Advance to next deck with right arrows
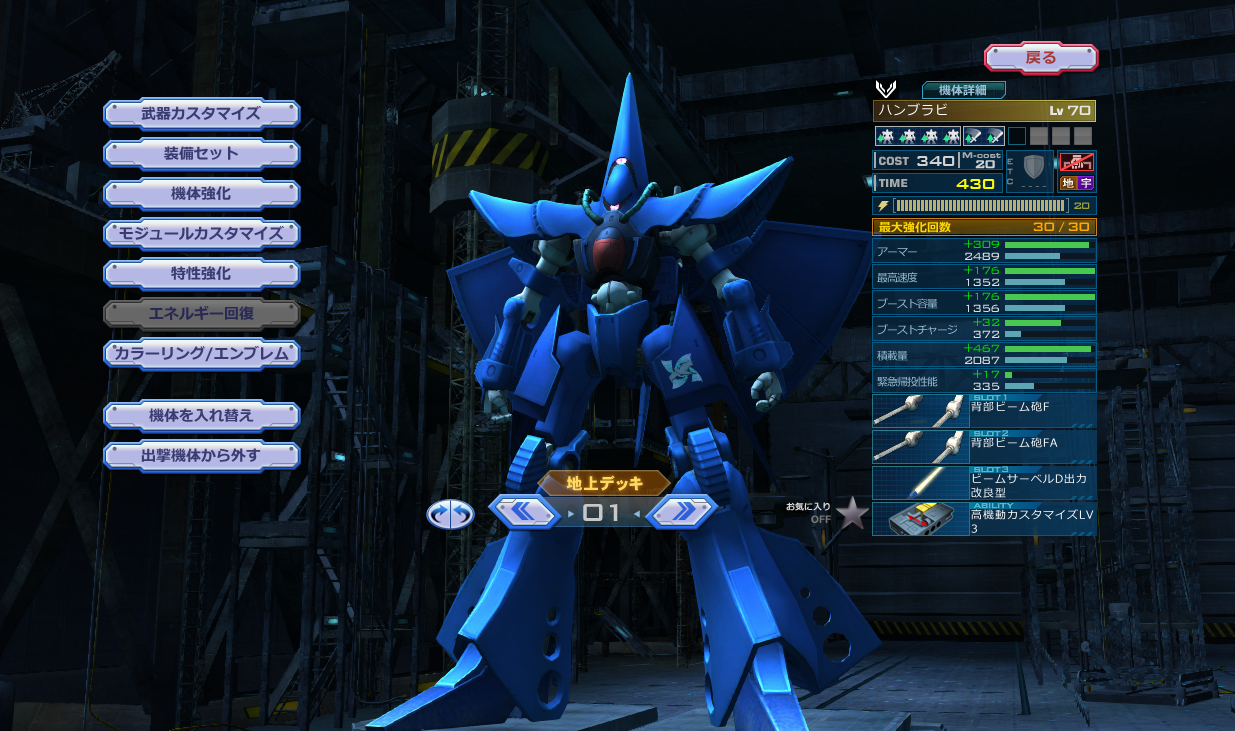Image resolution: width=1235 pixels, height=731 pixels. [681, 512]
